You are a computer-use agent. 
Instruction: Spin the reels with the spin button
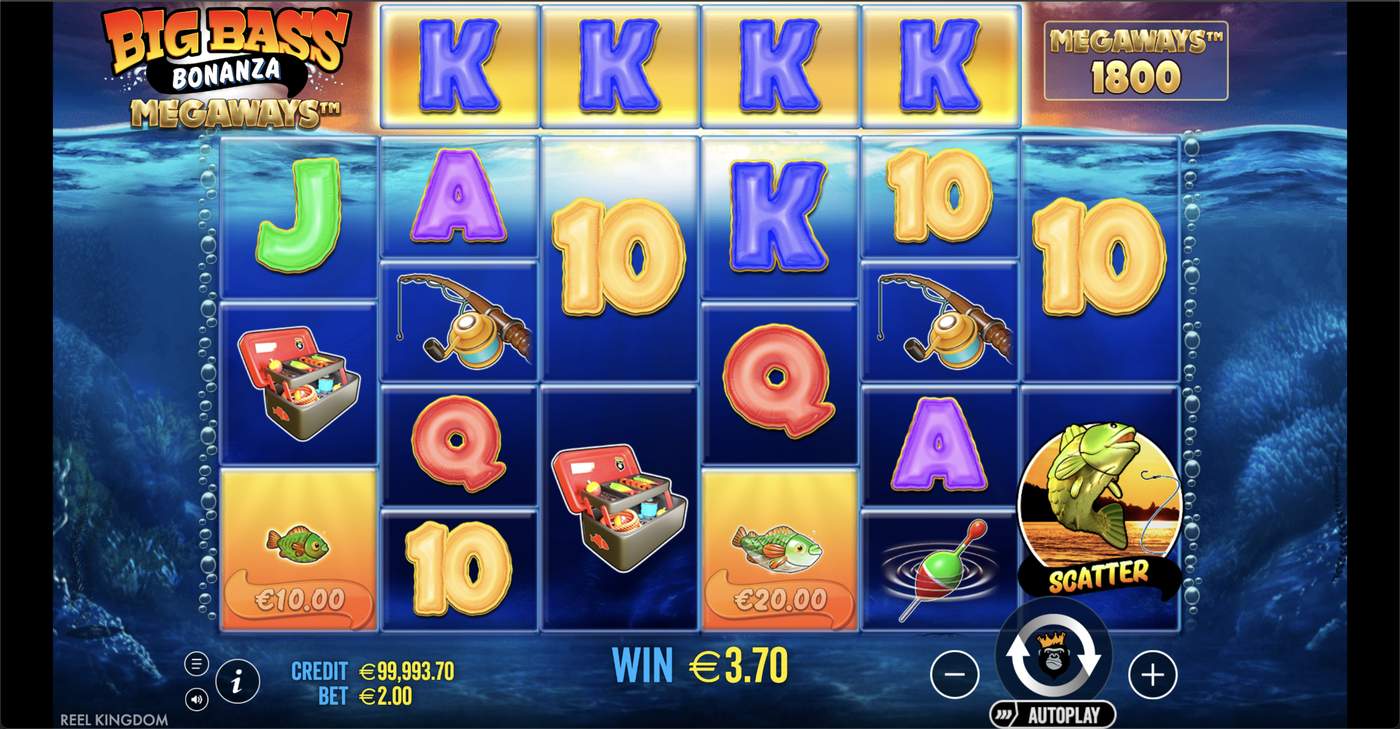1053,655
